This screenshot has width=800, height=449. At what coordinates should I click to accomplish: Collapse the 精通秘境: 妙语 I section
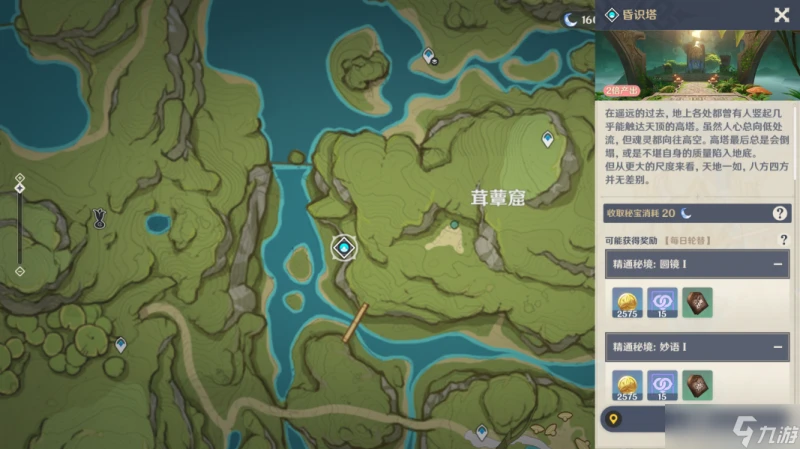point(777,348)
